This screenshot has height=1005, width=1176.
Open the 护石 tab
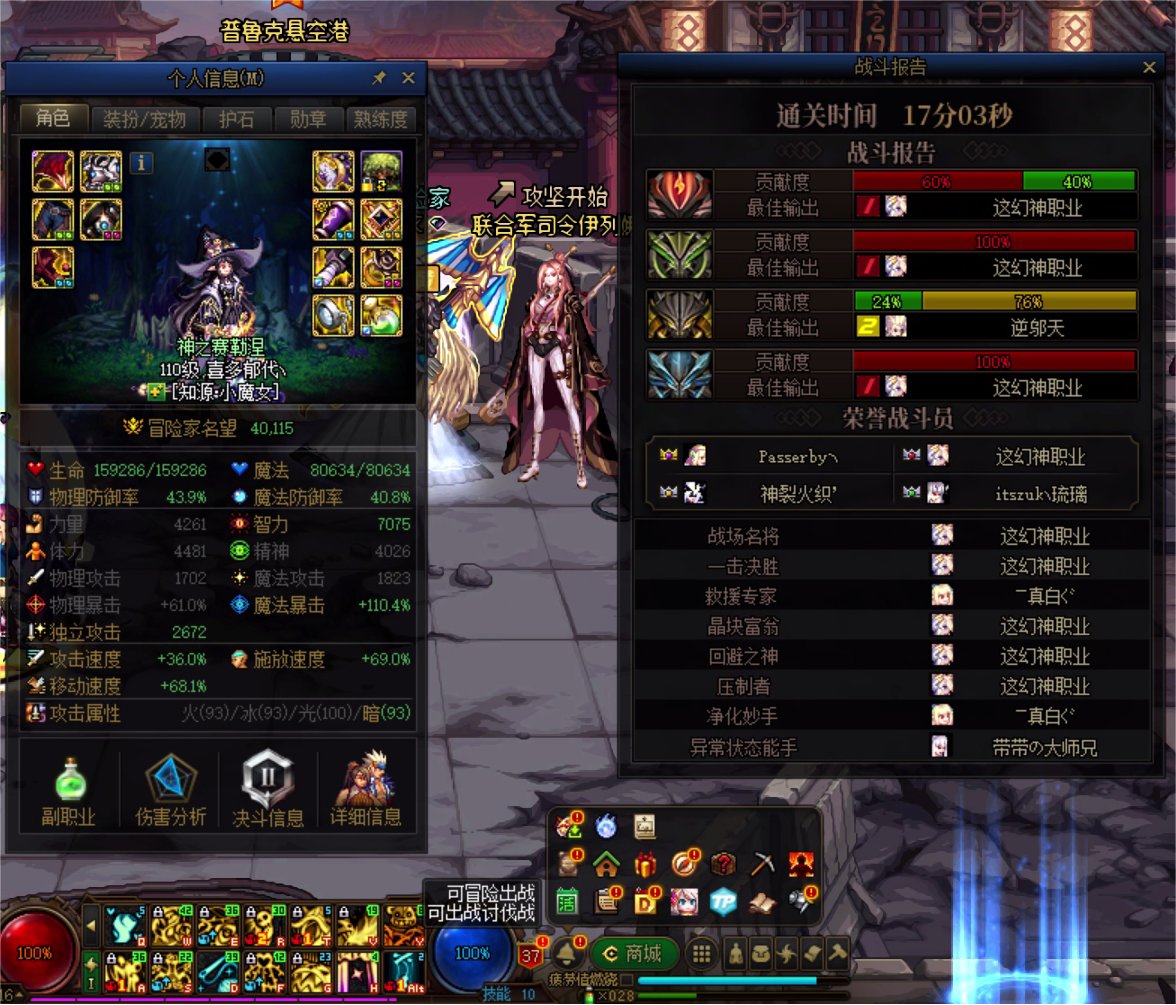click(236, 119)
